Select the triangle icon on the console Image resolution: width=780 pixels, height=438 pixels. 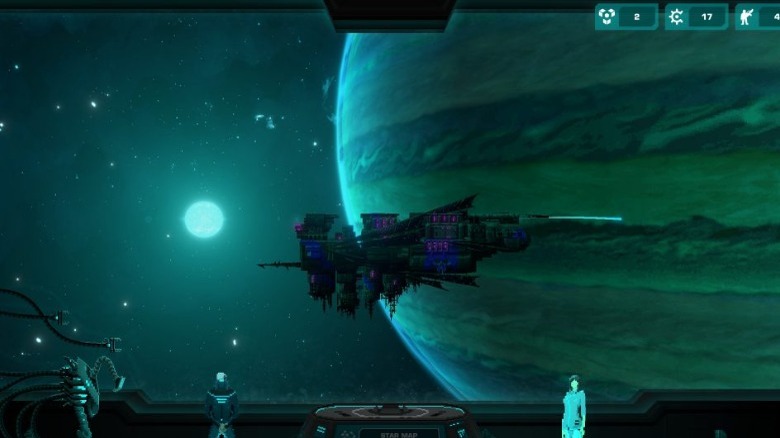[460, 432]
